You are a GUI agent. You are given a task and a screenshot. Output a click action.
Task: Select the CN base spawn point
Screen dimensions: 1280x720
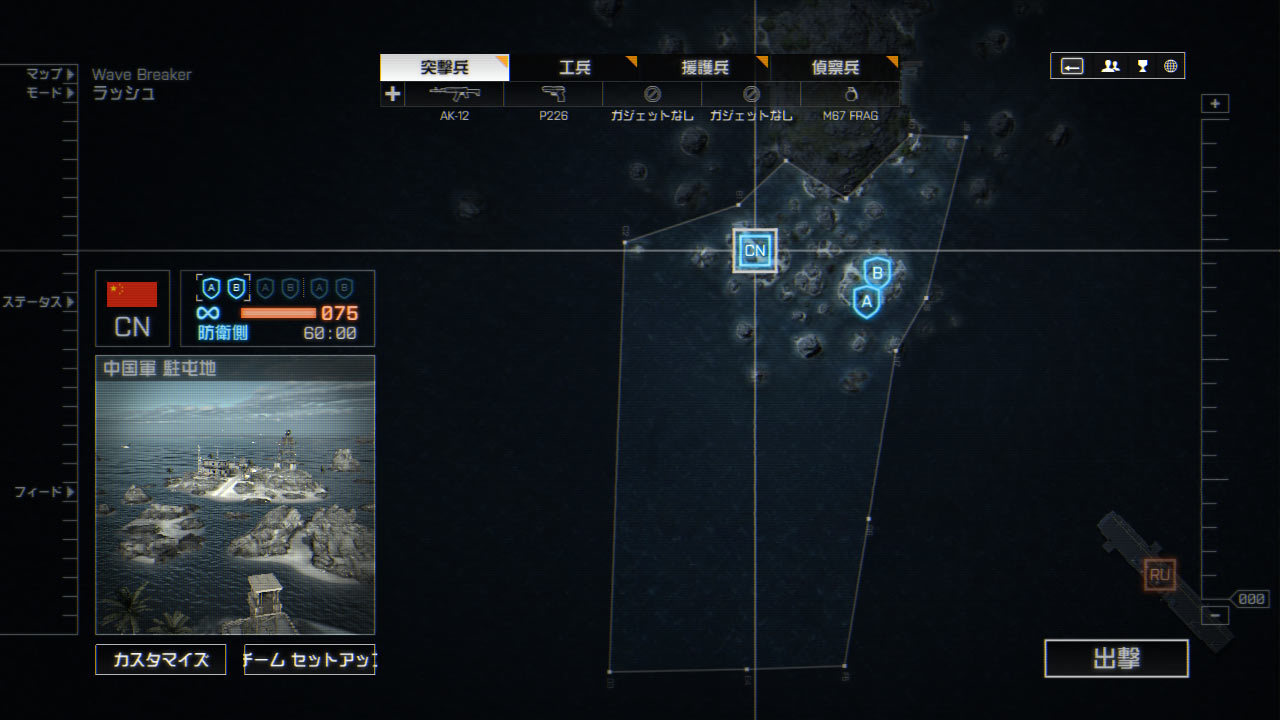755,251
